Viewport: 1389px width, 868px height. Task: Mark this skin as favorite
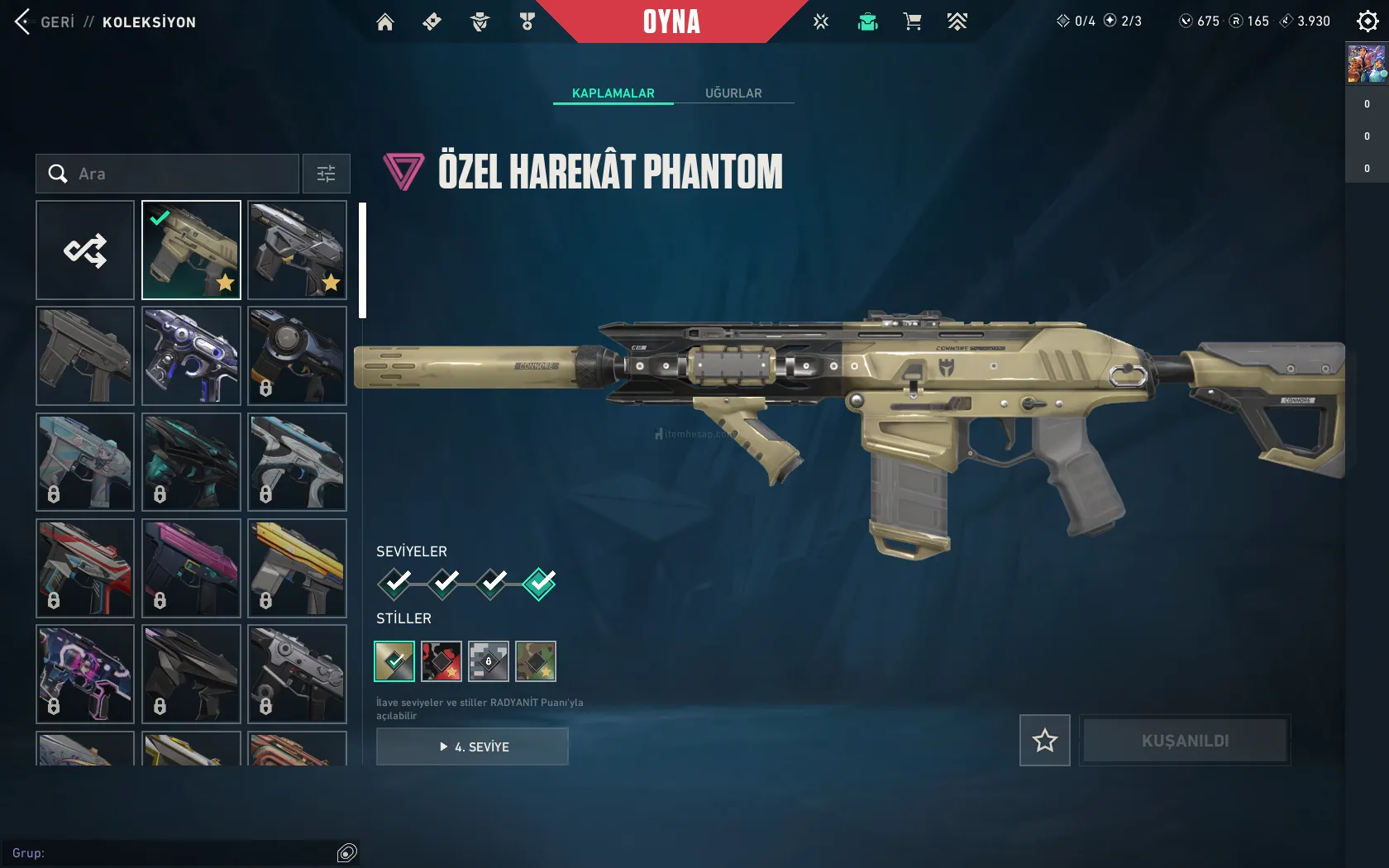1045,740
